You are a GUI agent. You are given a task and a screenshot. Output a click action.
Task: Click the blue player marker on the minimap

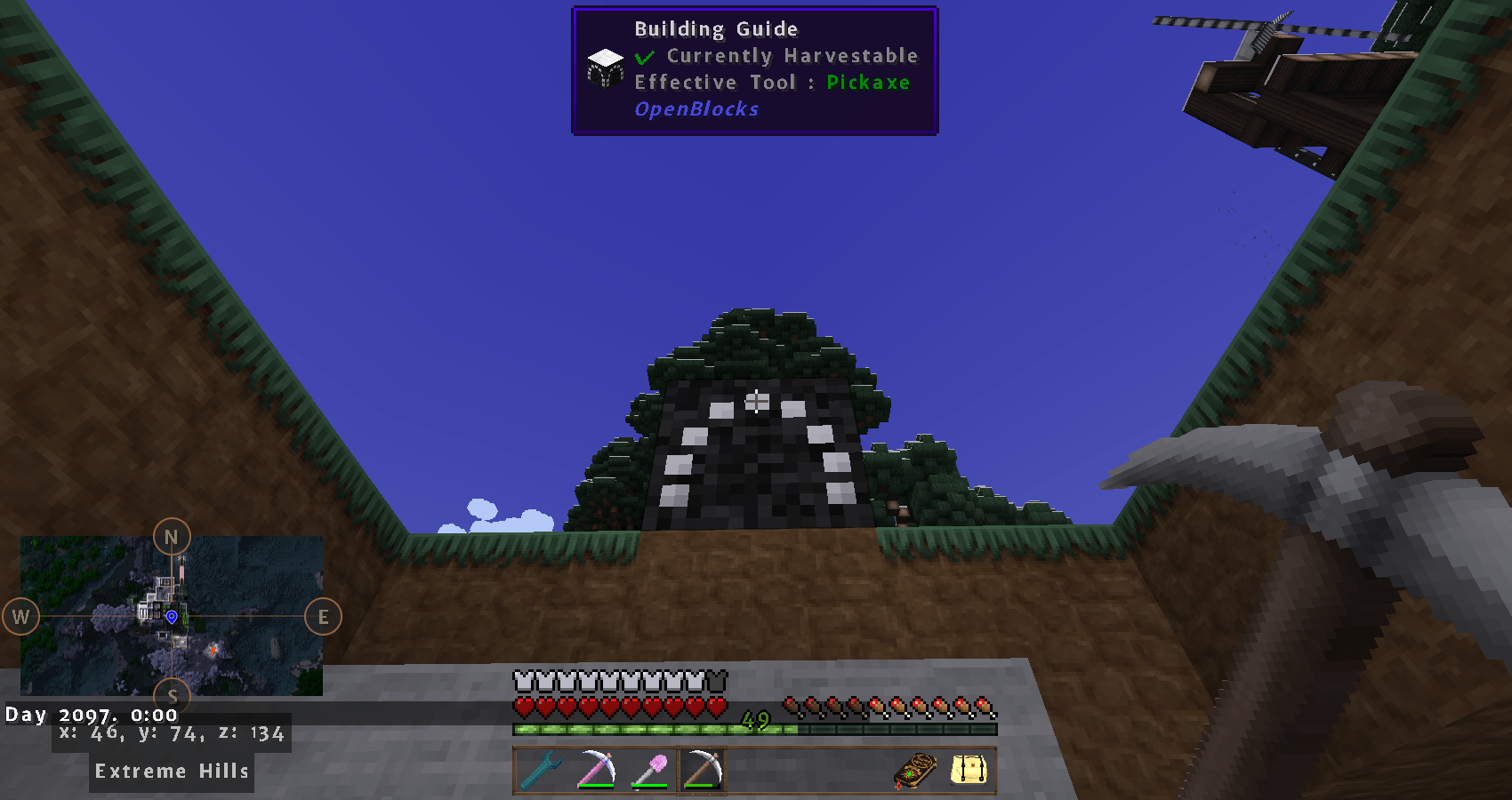pos(172,616)
